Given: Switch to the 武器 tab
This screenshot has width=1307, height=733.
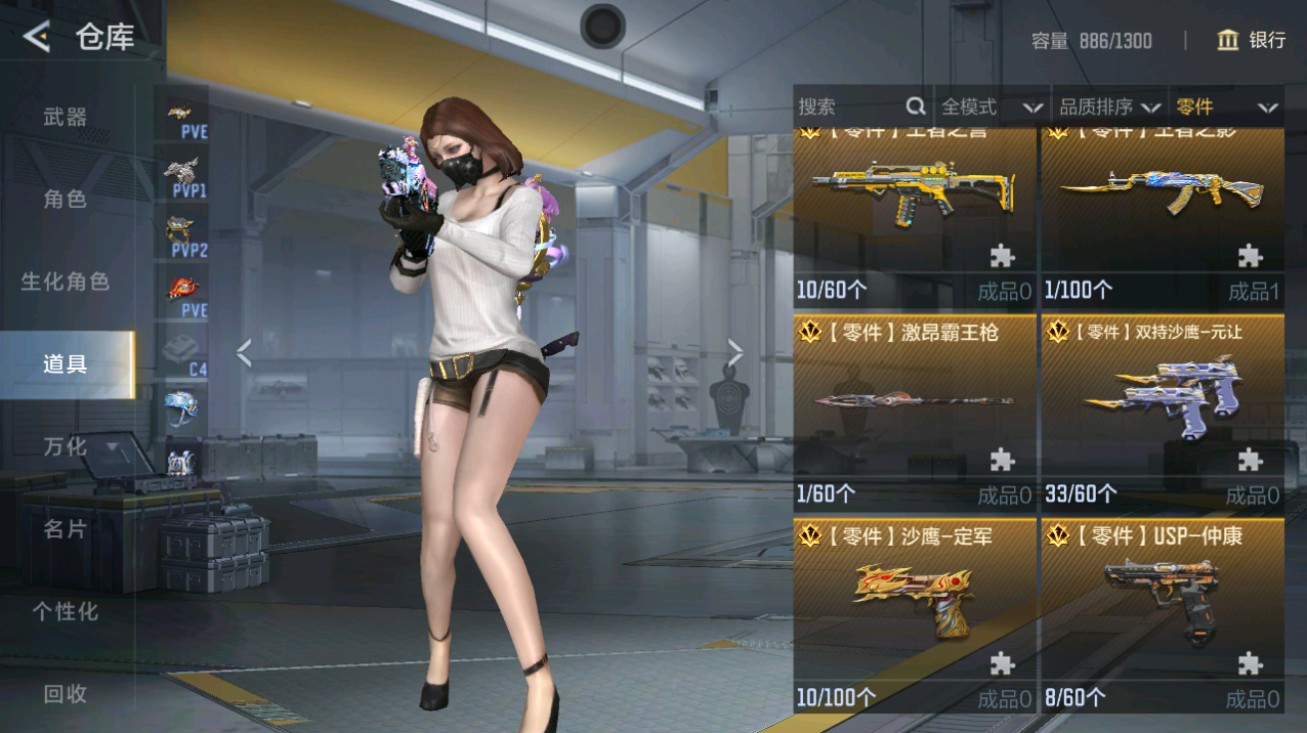Looking at the screenshot, I should [x=62, y=117].
